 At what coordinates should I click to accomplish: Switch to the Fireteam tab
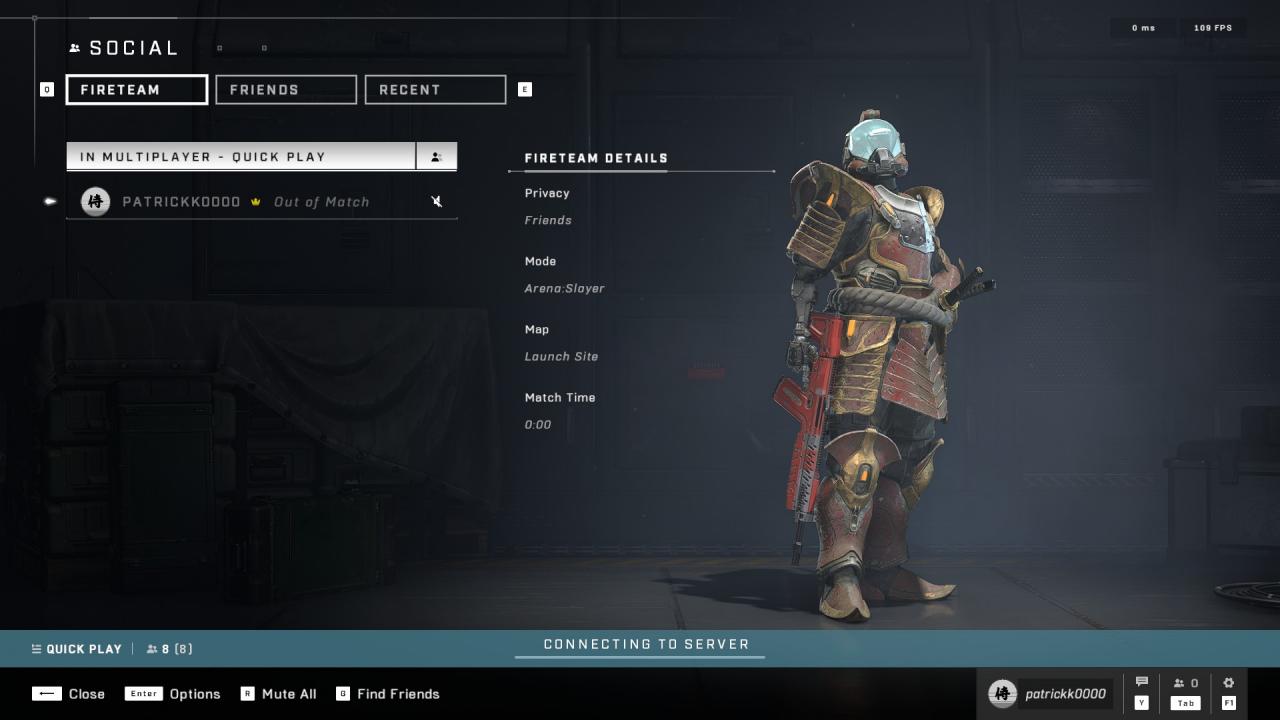[137, 90]
